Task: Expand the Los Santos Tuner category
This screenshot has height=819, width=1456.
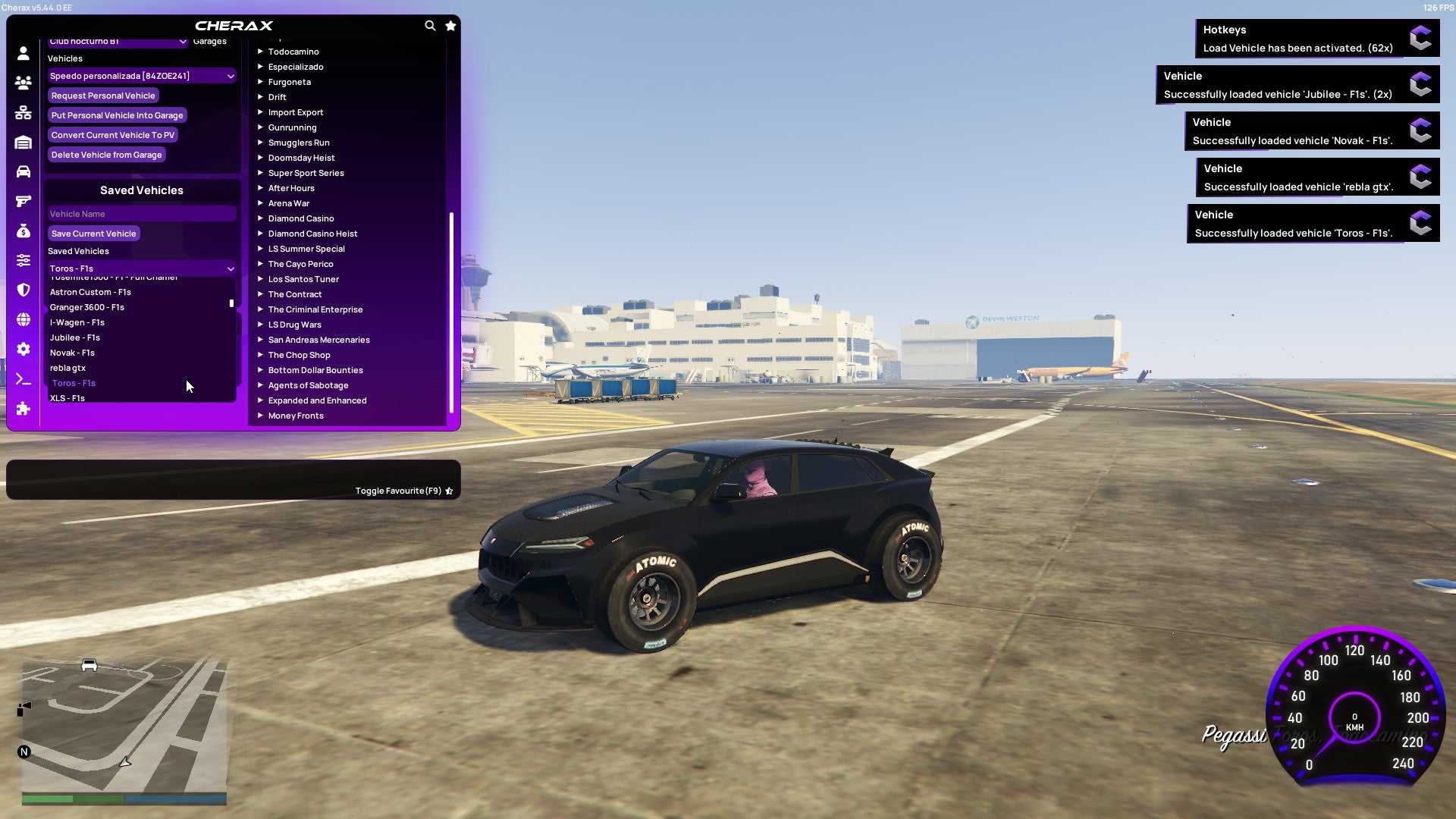Action: pyautogui.click(x=303, y=279)
